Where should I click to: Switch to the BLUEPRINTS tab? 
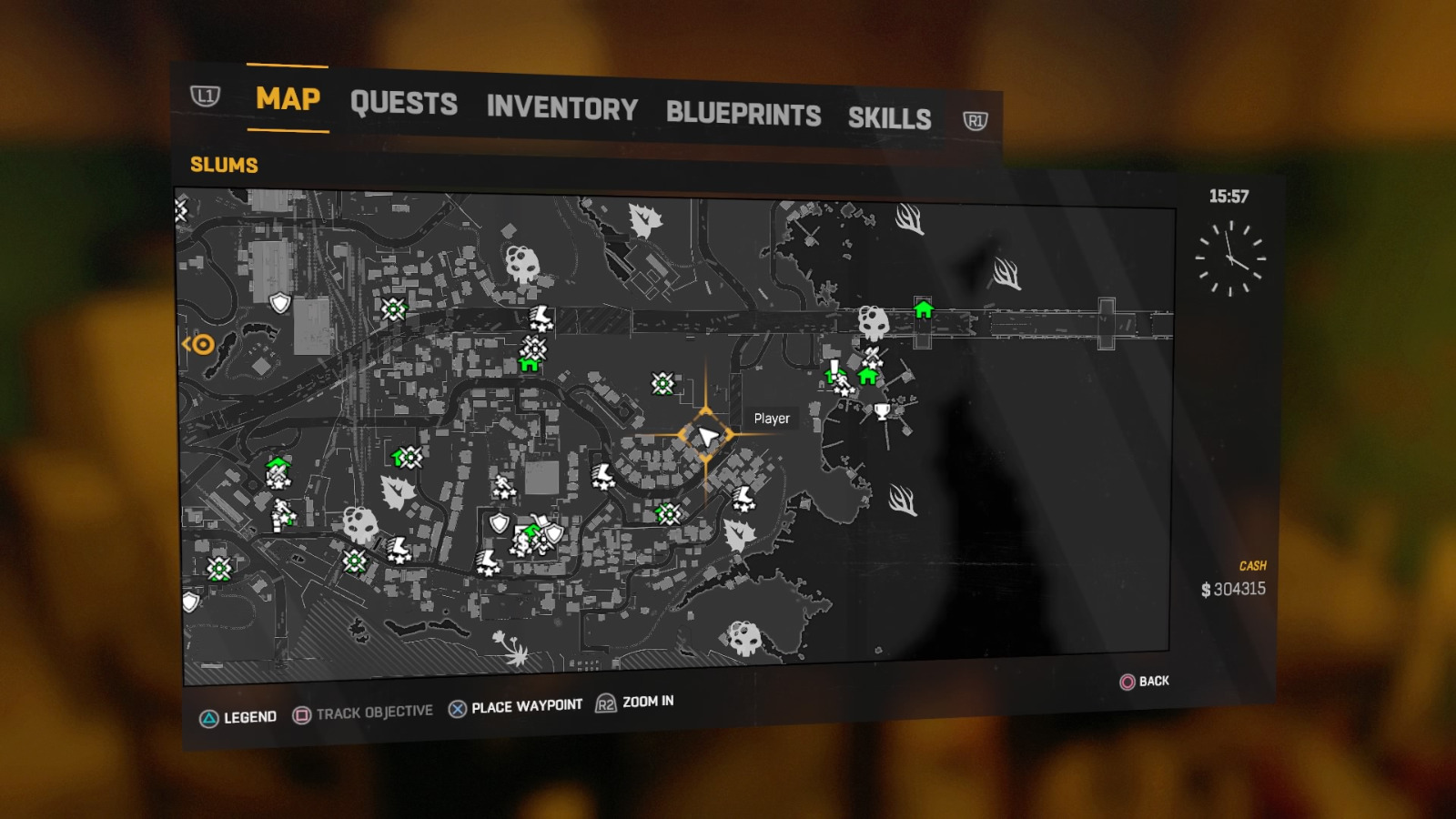click(x=743, y=114)
